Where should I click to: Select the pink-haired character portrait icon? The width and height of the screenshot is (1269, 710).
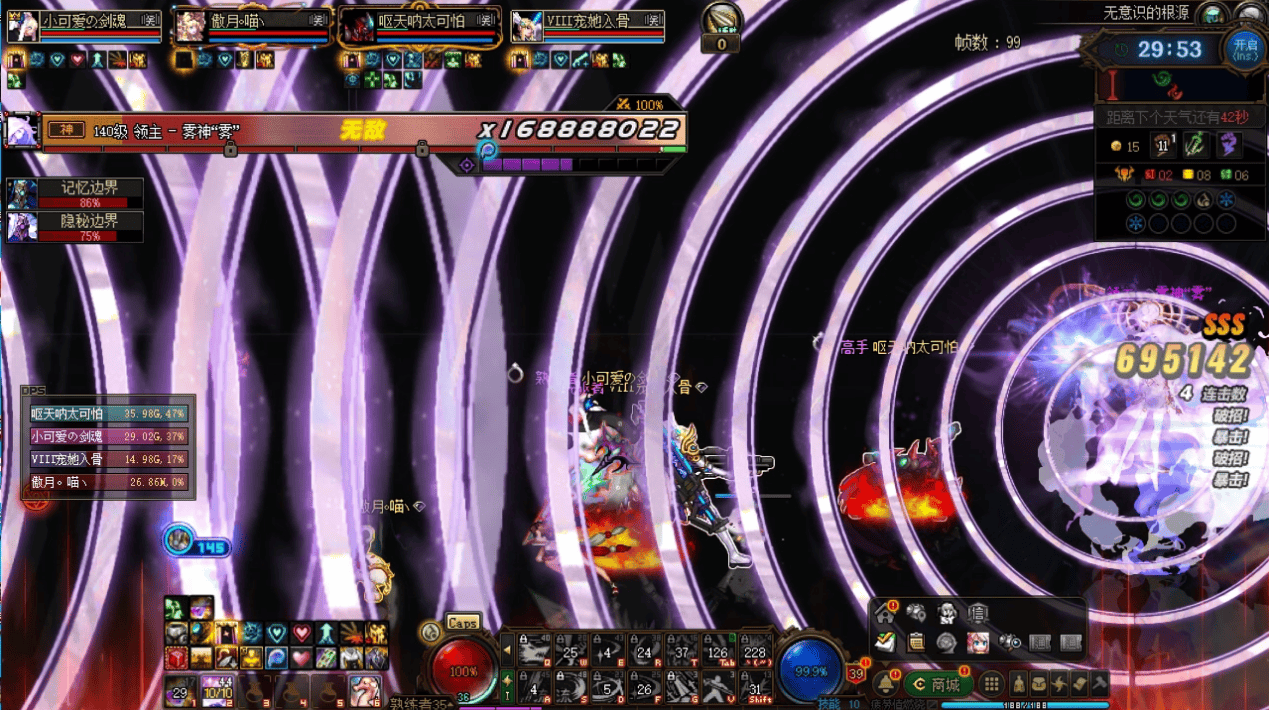977,642
